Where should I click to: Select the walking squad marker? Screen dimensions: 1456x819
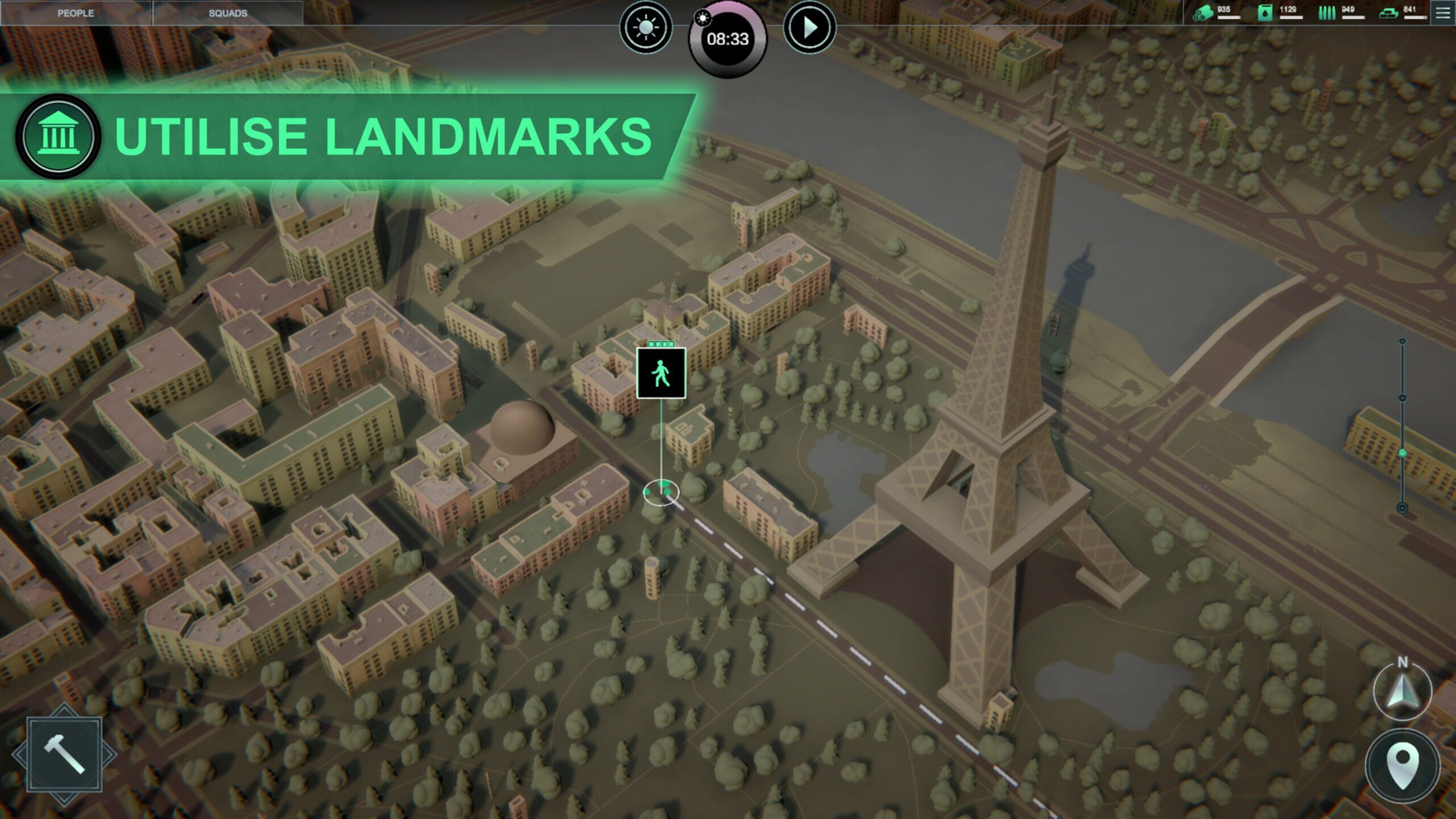tap(661, 374)
